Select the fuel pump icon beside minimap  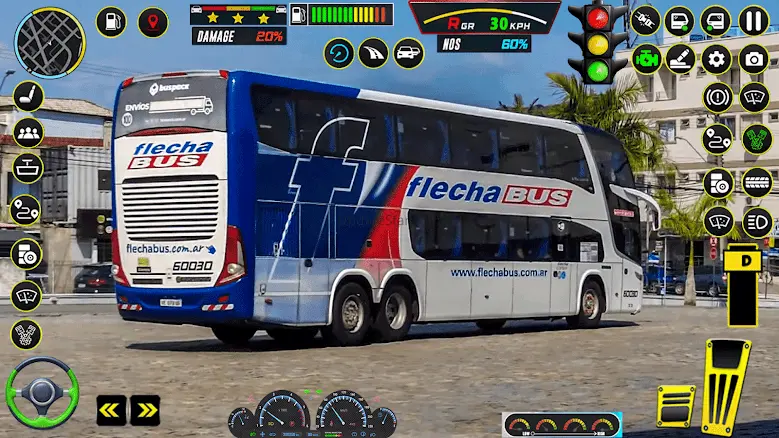(111, 21)
